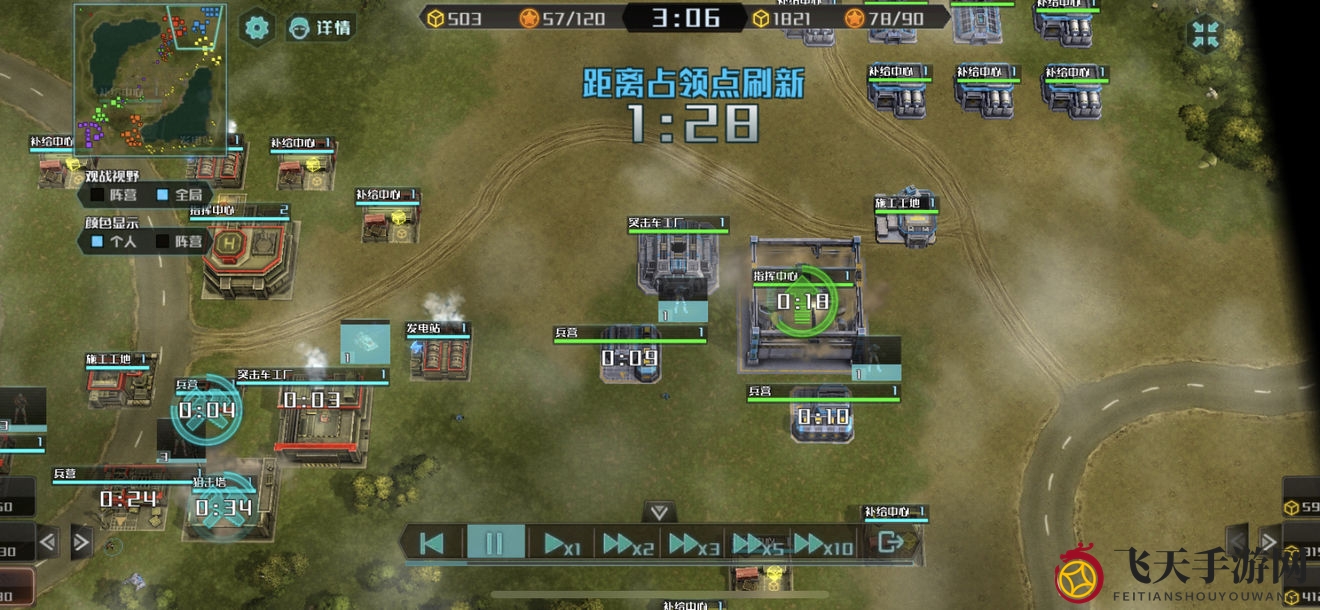
Task: Pause the replay playback
Action: coord(495,543)
